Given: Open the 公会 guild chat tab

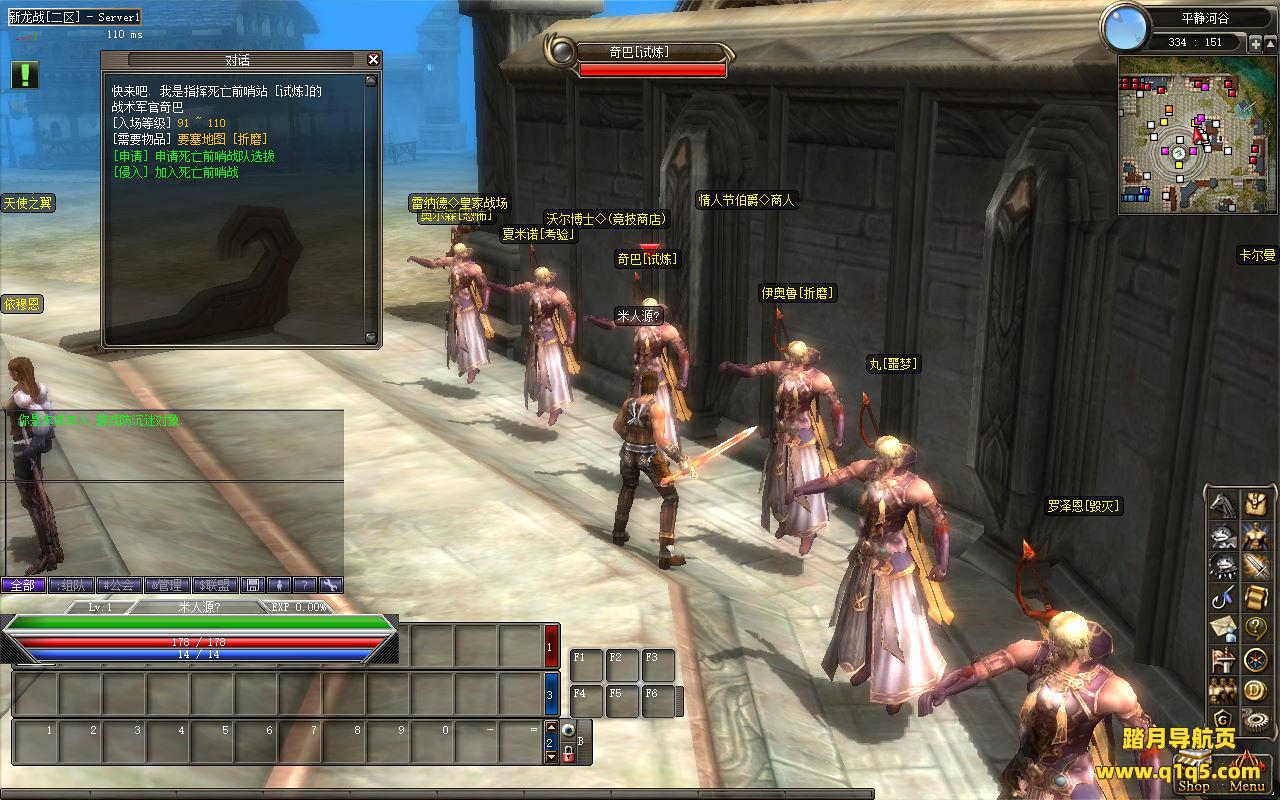Looking at the screenshot, I should coord(118,585).
